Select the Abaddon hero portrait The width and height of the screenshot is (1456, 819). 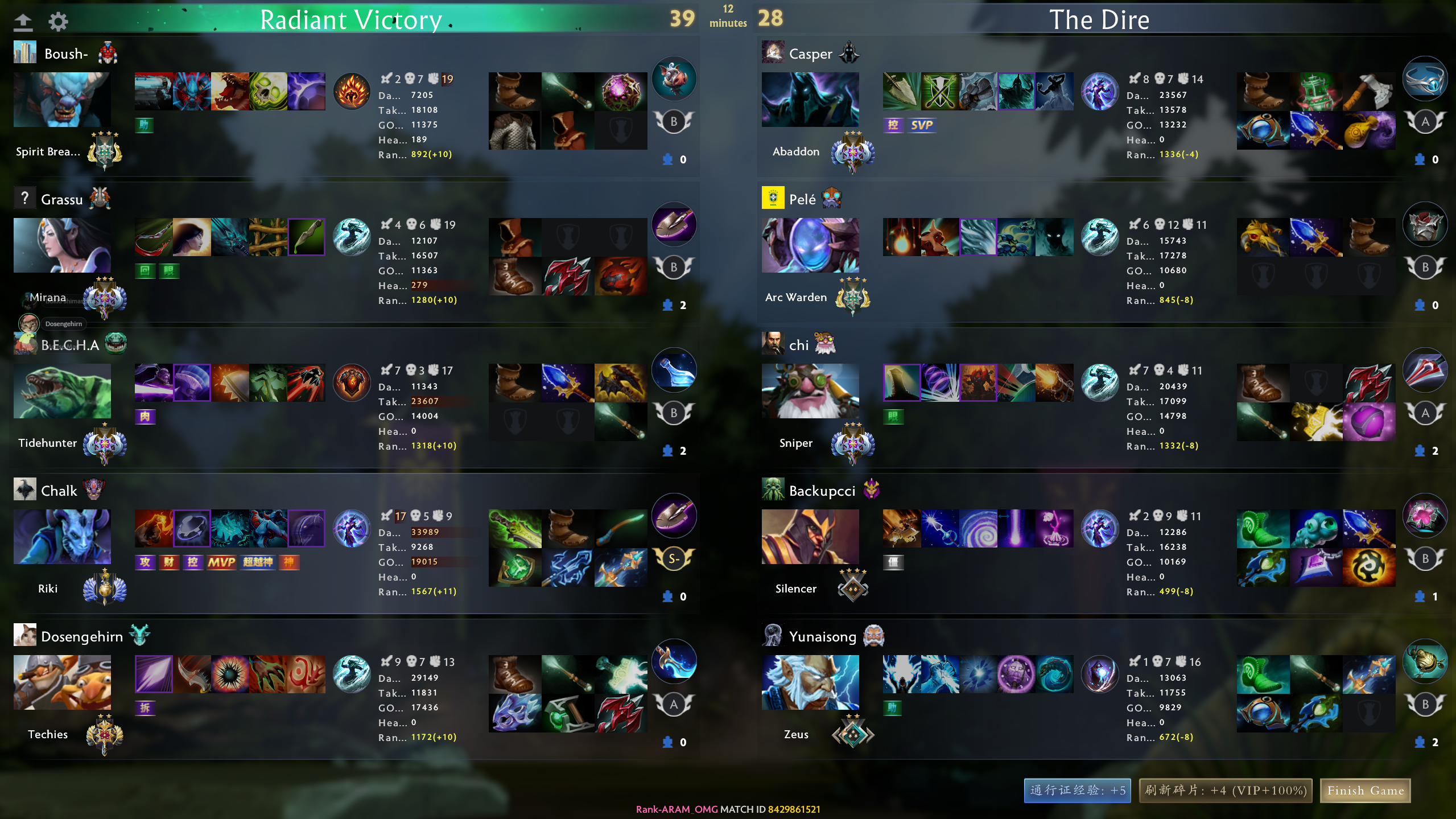coord(810,100)
